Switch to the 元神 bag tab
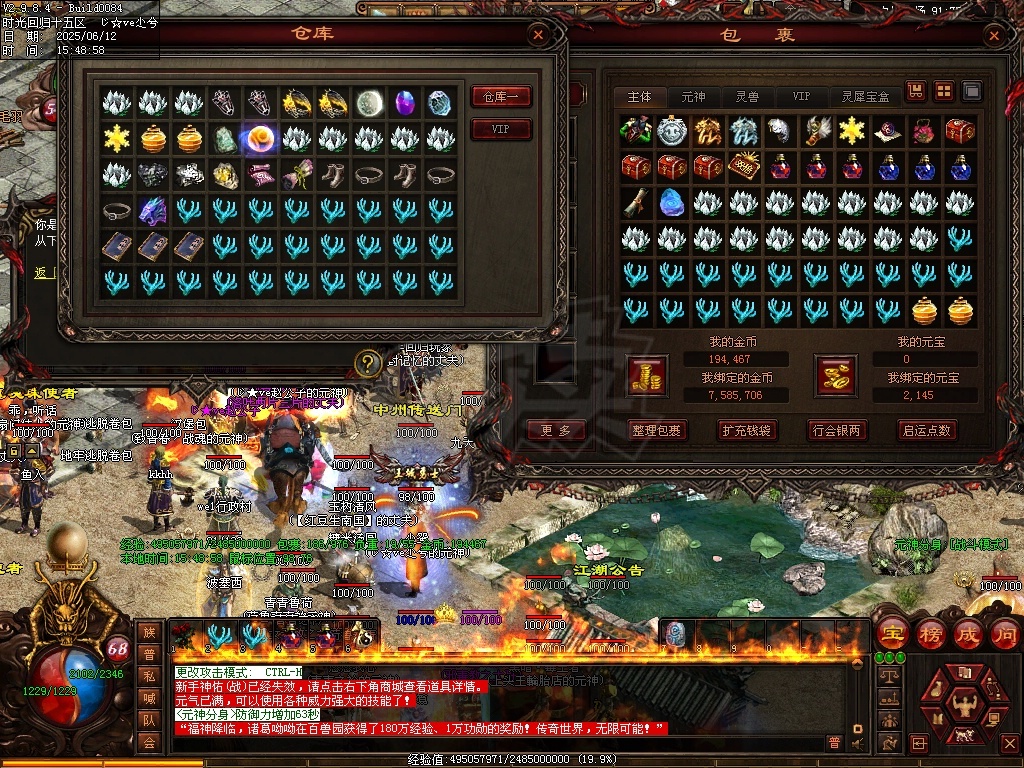The width and height of the screenshot is (1024, 768). coord(693,97)
